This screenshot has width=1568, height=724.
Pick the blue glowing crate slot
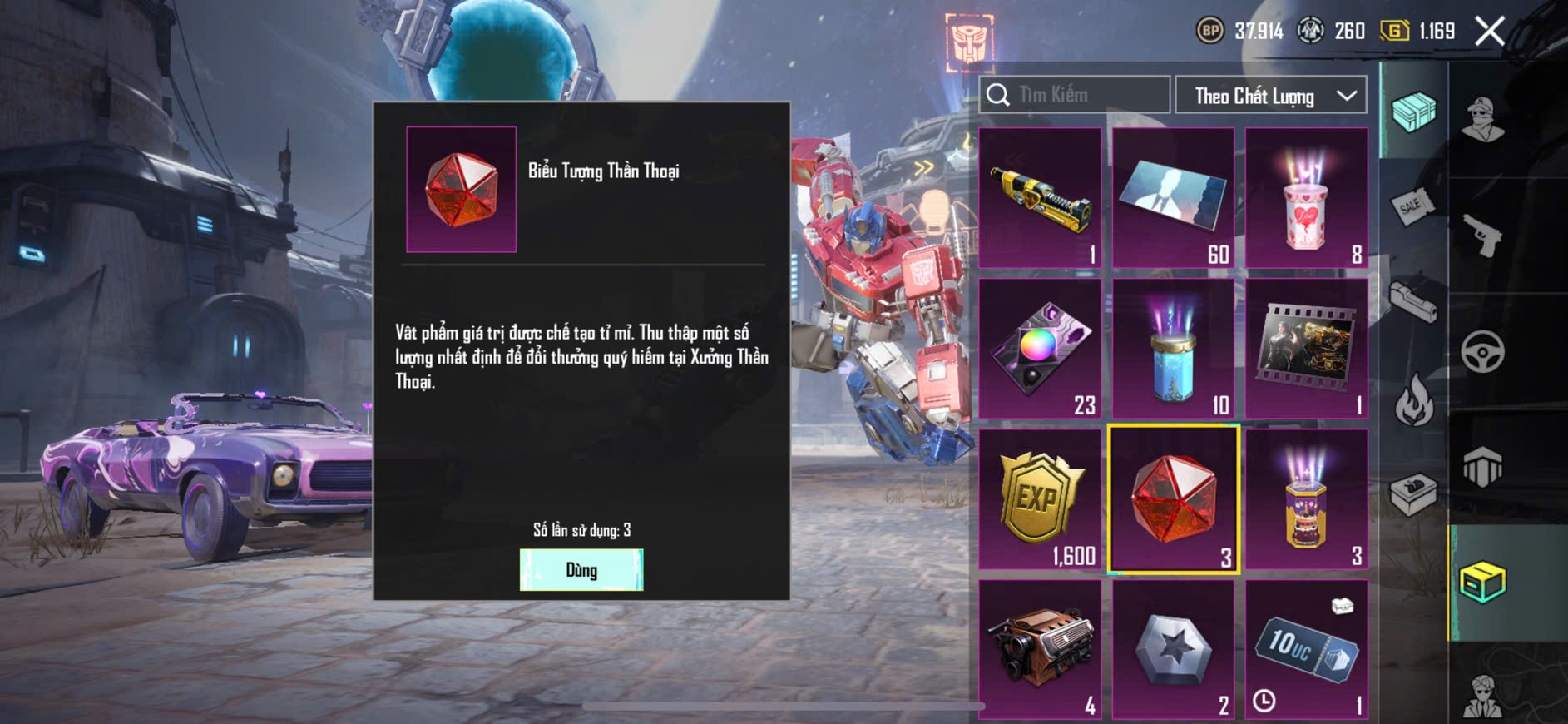[x=1173, y=349]
